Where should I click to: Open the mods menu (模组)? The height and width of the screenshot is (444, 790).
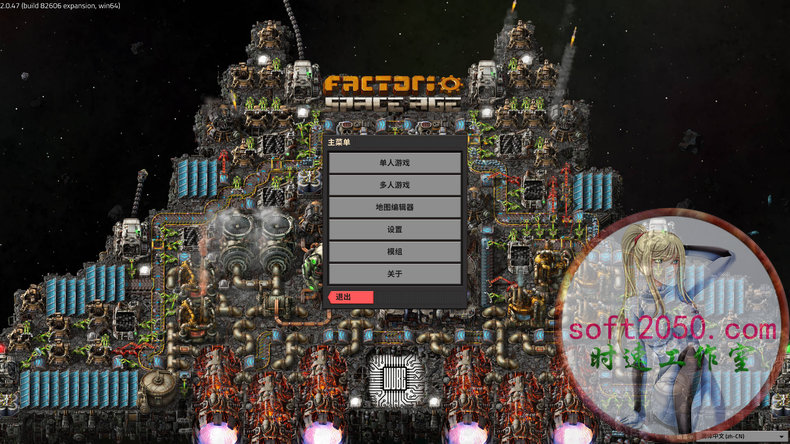[394, 251]
